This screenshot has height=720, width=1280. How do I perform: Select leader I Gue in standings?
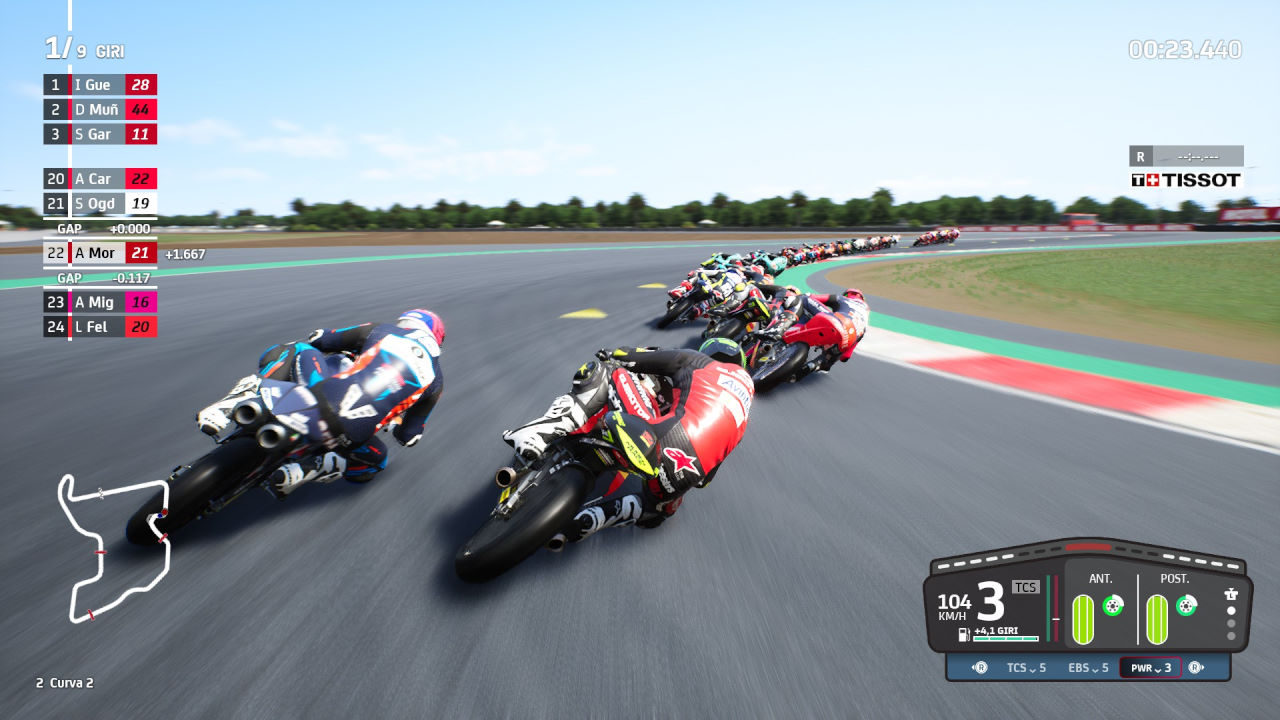(99, 85)
